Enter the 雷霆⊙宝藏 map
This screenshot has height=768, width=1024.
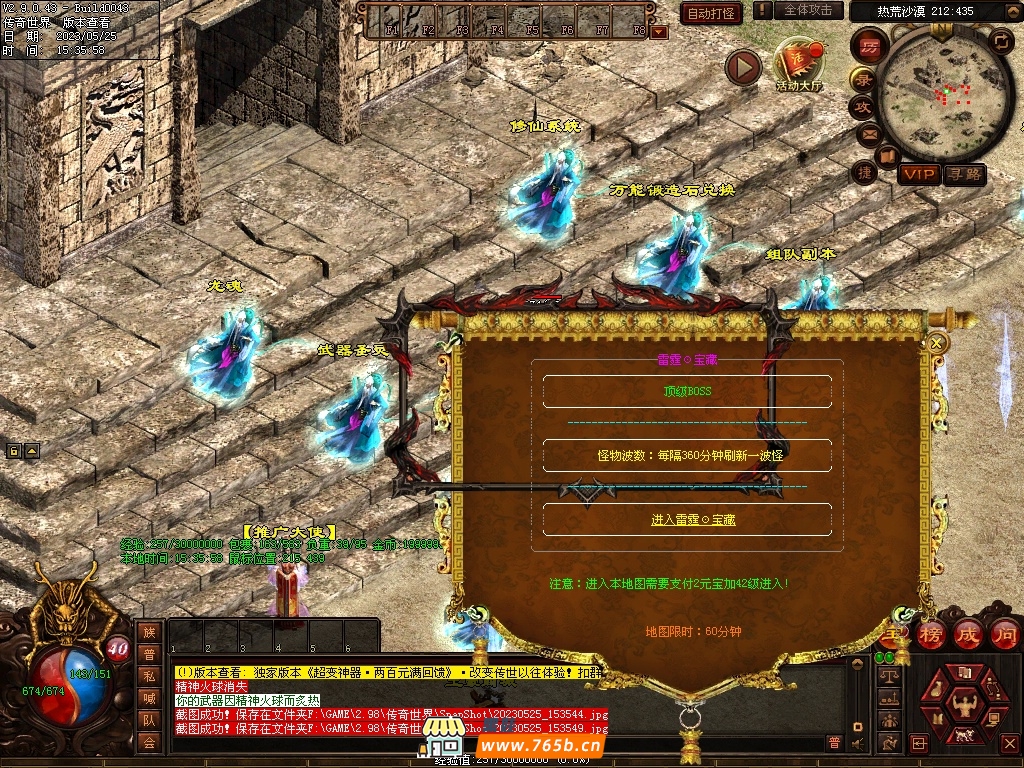click(x=687, y=520)
